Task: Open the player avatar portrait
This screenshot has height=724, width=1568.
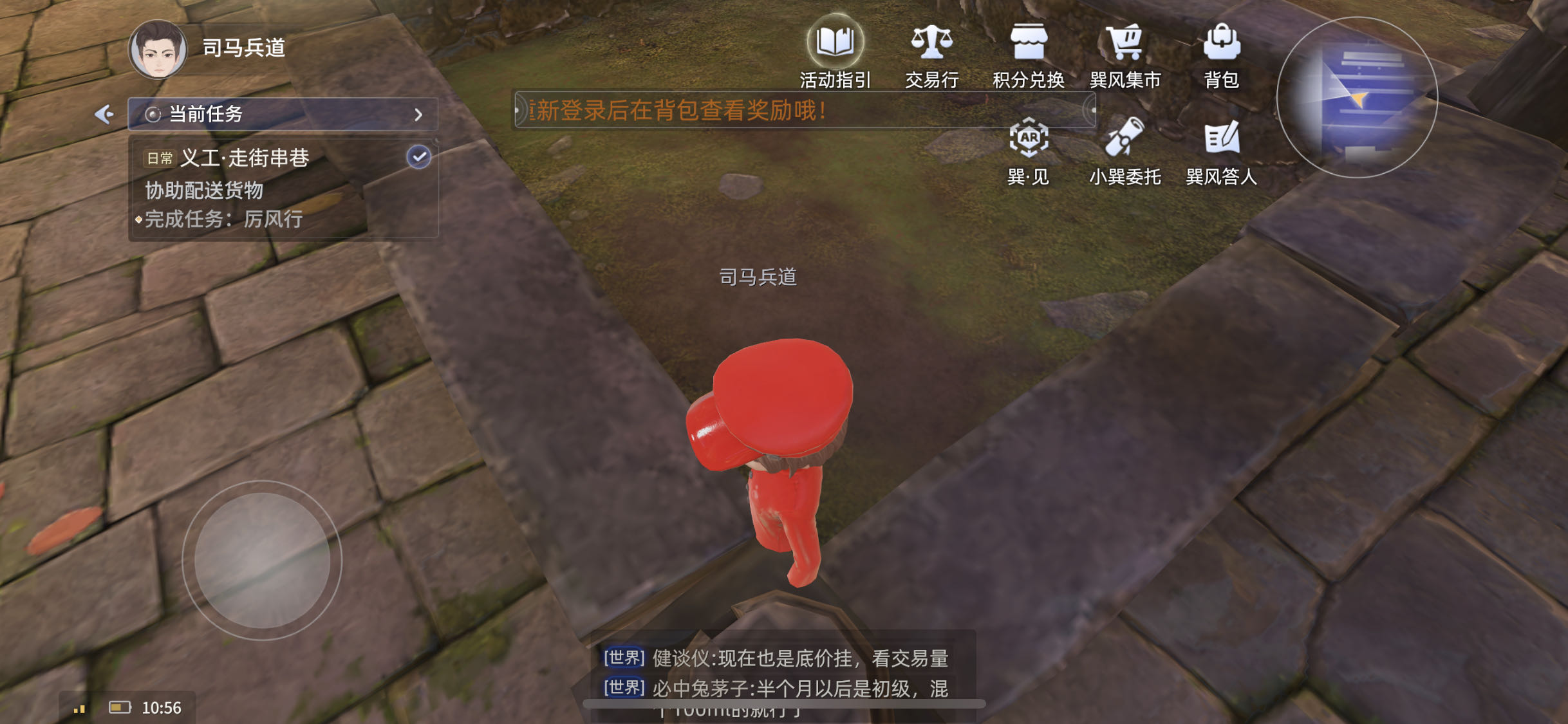Action: pyautogui.click(x=157, y=50)
